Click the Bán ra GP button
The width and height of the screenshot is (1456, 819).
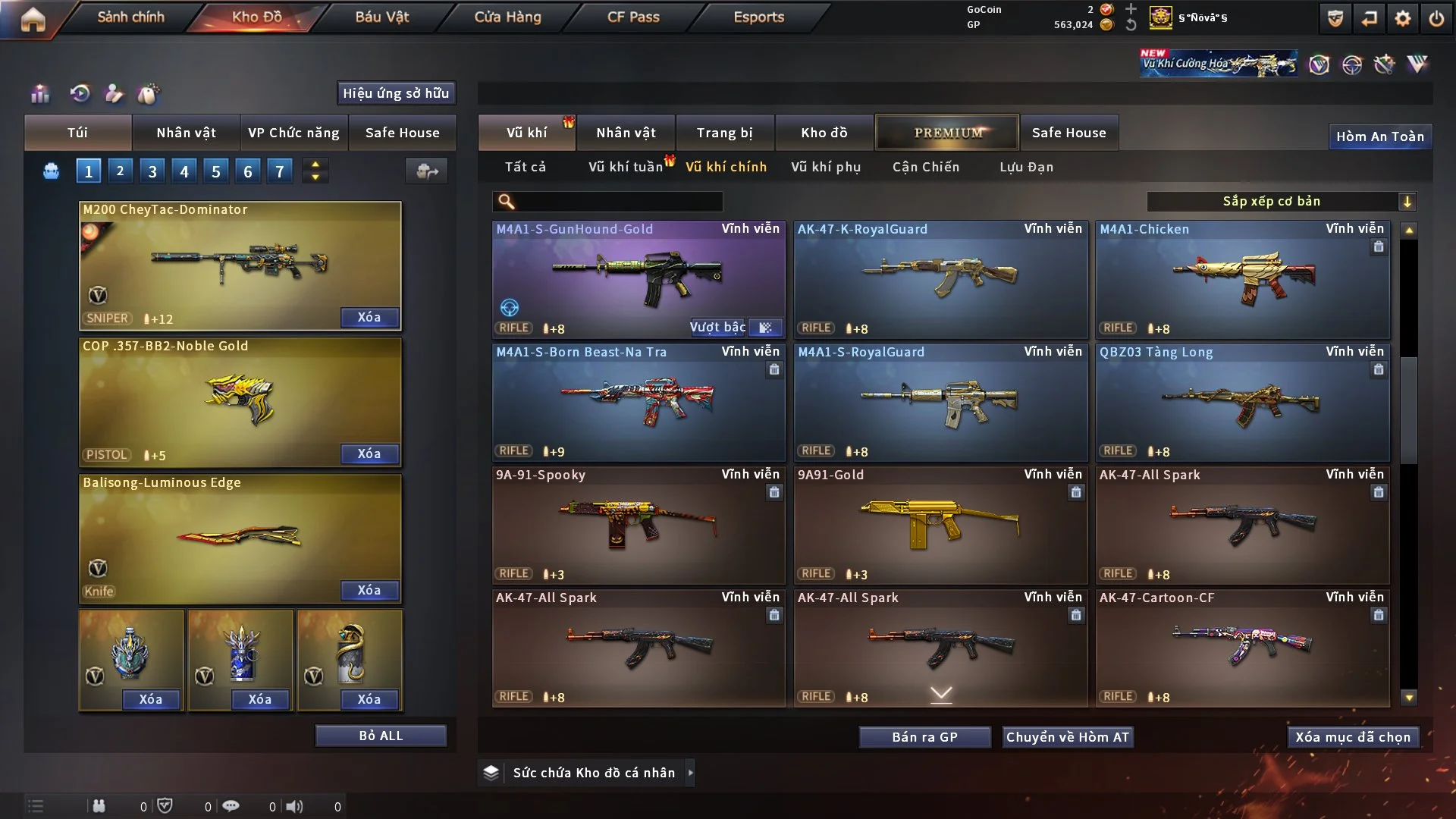[924, 737]
